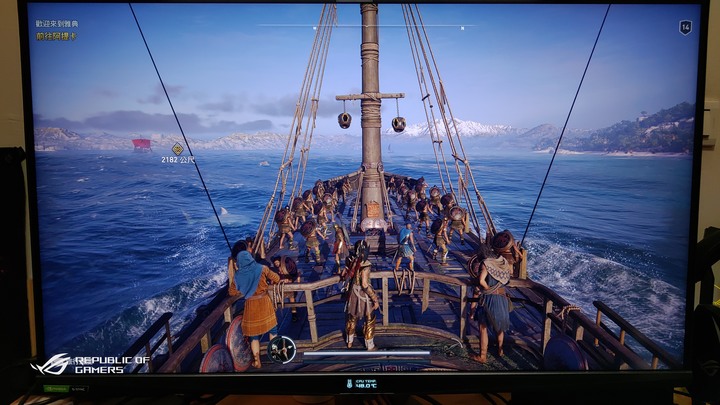The image size is (720, 405).
Task: Select the round archer ability icon
Action: coord(281,349)
